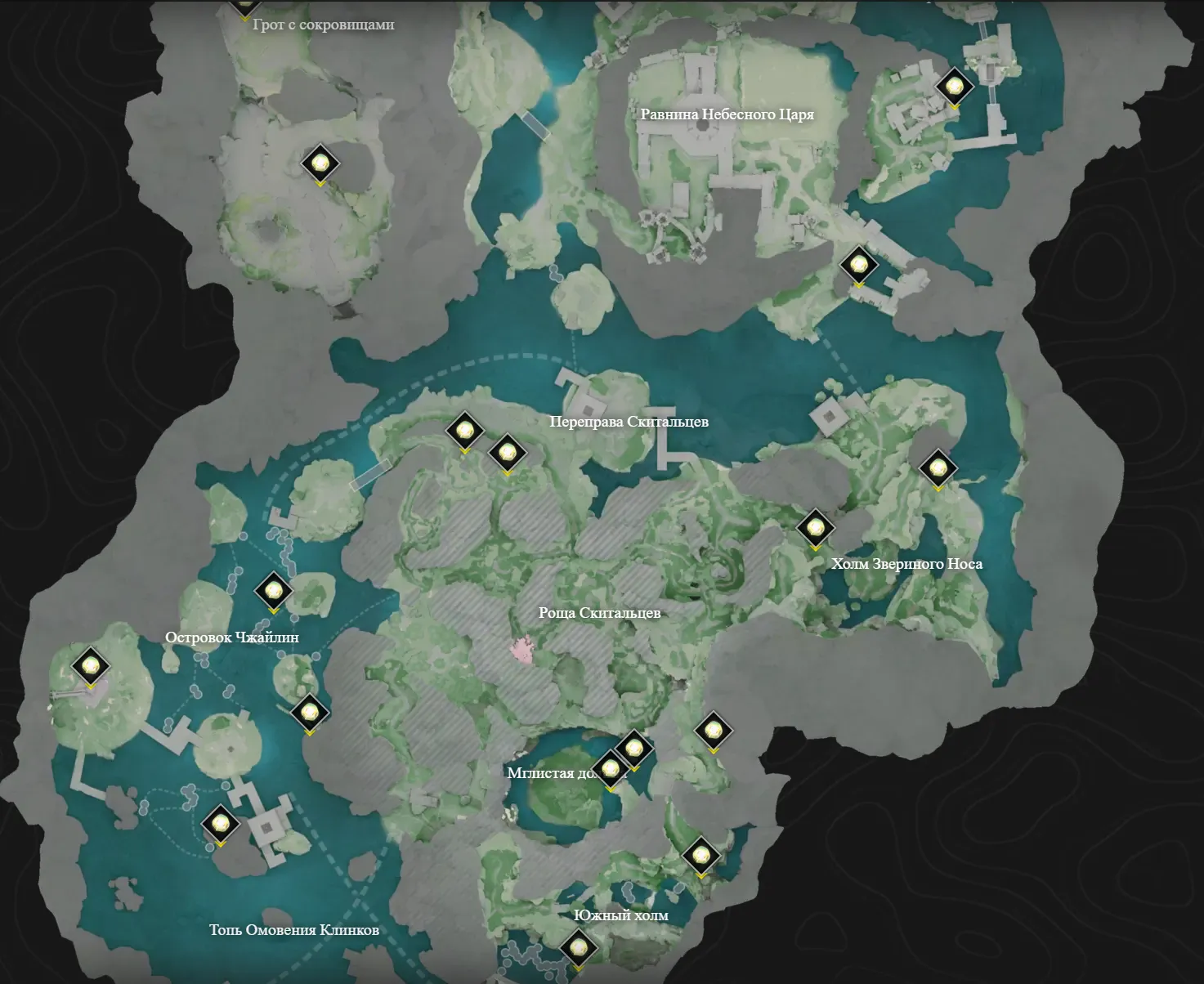Screen dimensions: 1204x984
Task: Click the marker overlapping the Мглистая label text
Action: (x=610, y=769)
